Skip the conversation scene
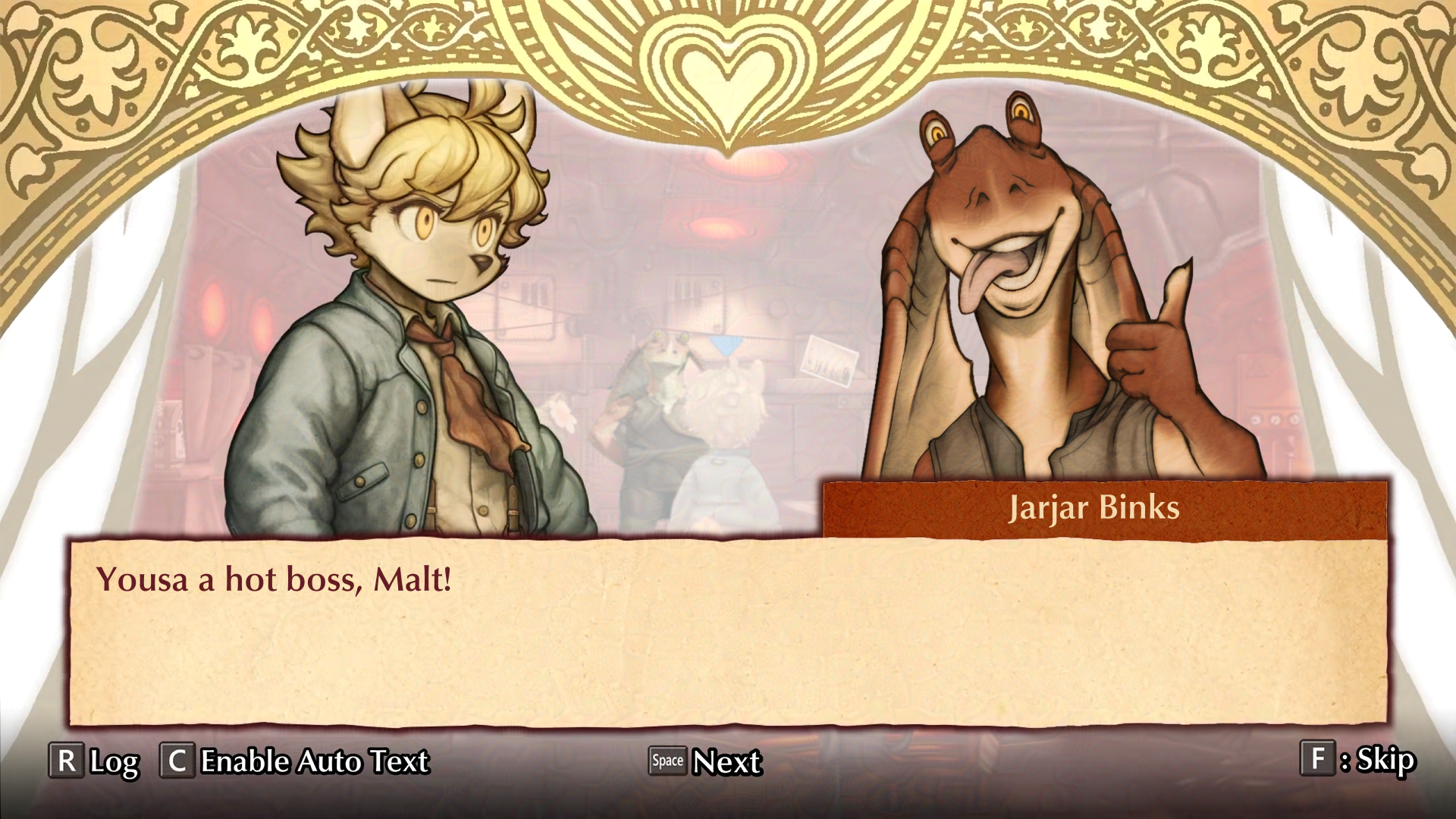Viewport: 1456px width, 819px height. 1357,759
